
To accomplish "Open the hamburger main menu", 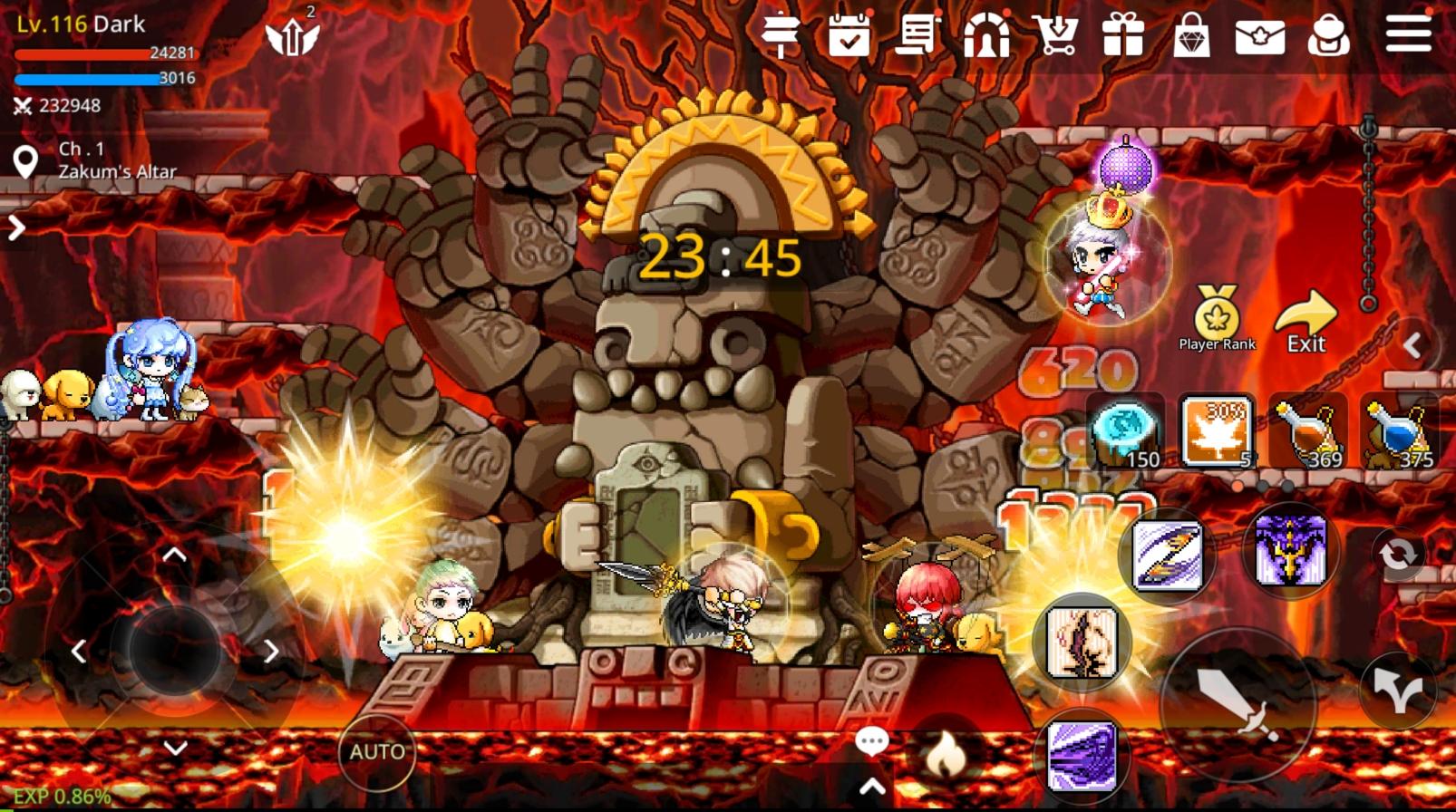I will 1408,34.
